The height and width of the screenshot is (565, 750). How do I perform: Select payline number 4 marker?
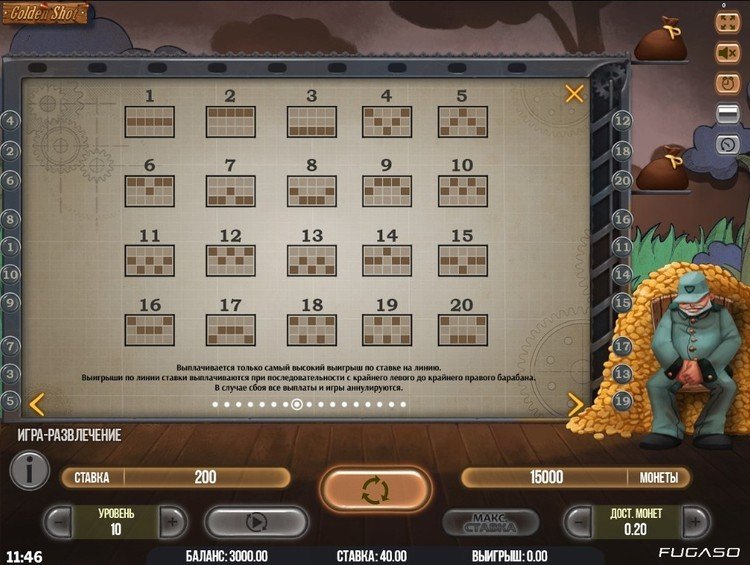pos(11,121)
